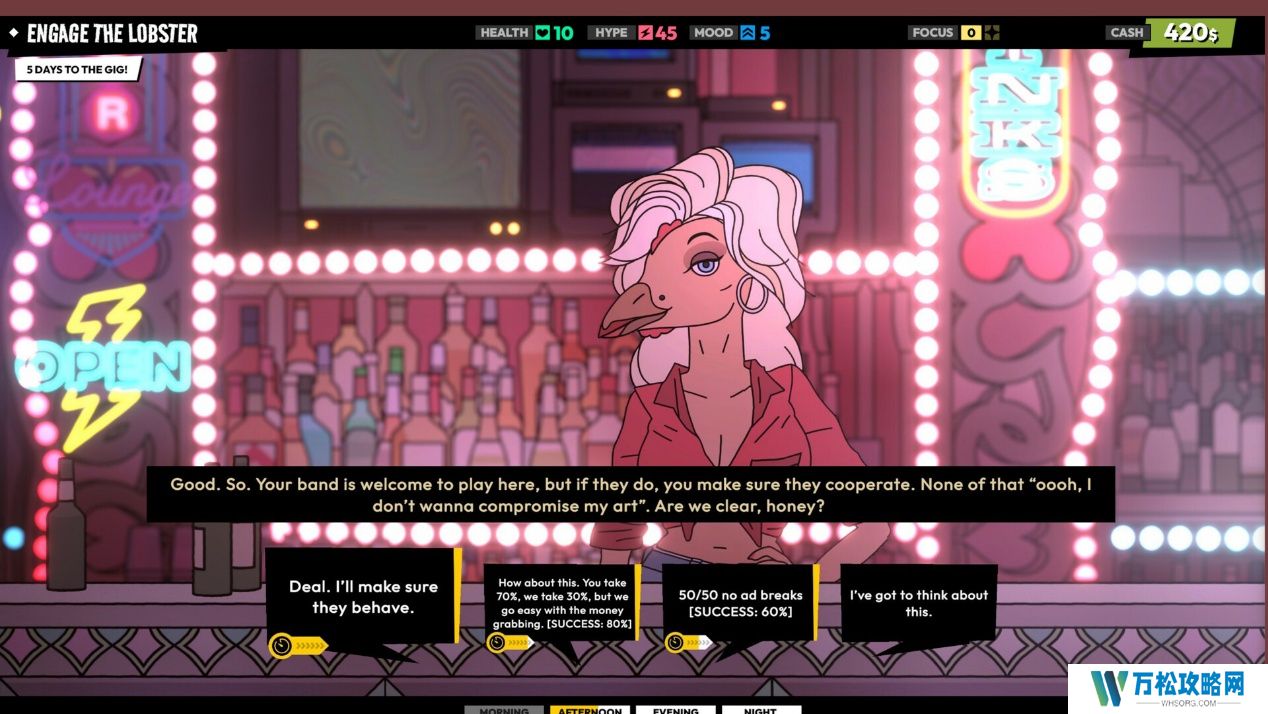Answer "I've got to think about this."
This screenshot has width=1268, height=714.
(x=918, y=603)
